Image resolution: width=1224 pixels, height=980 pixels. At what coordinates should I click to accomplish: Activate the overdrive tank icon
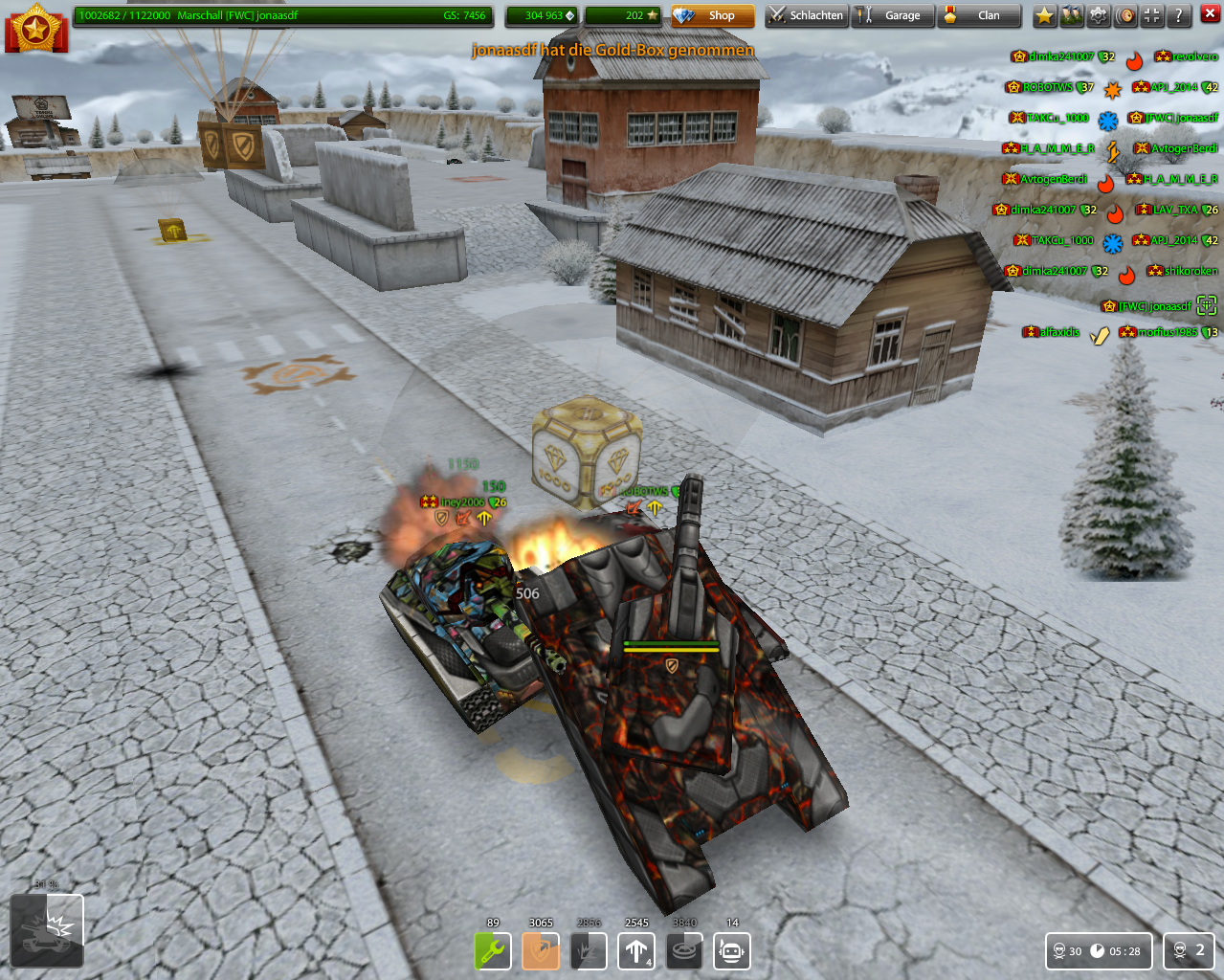click(x=47, y=930)
